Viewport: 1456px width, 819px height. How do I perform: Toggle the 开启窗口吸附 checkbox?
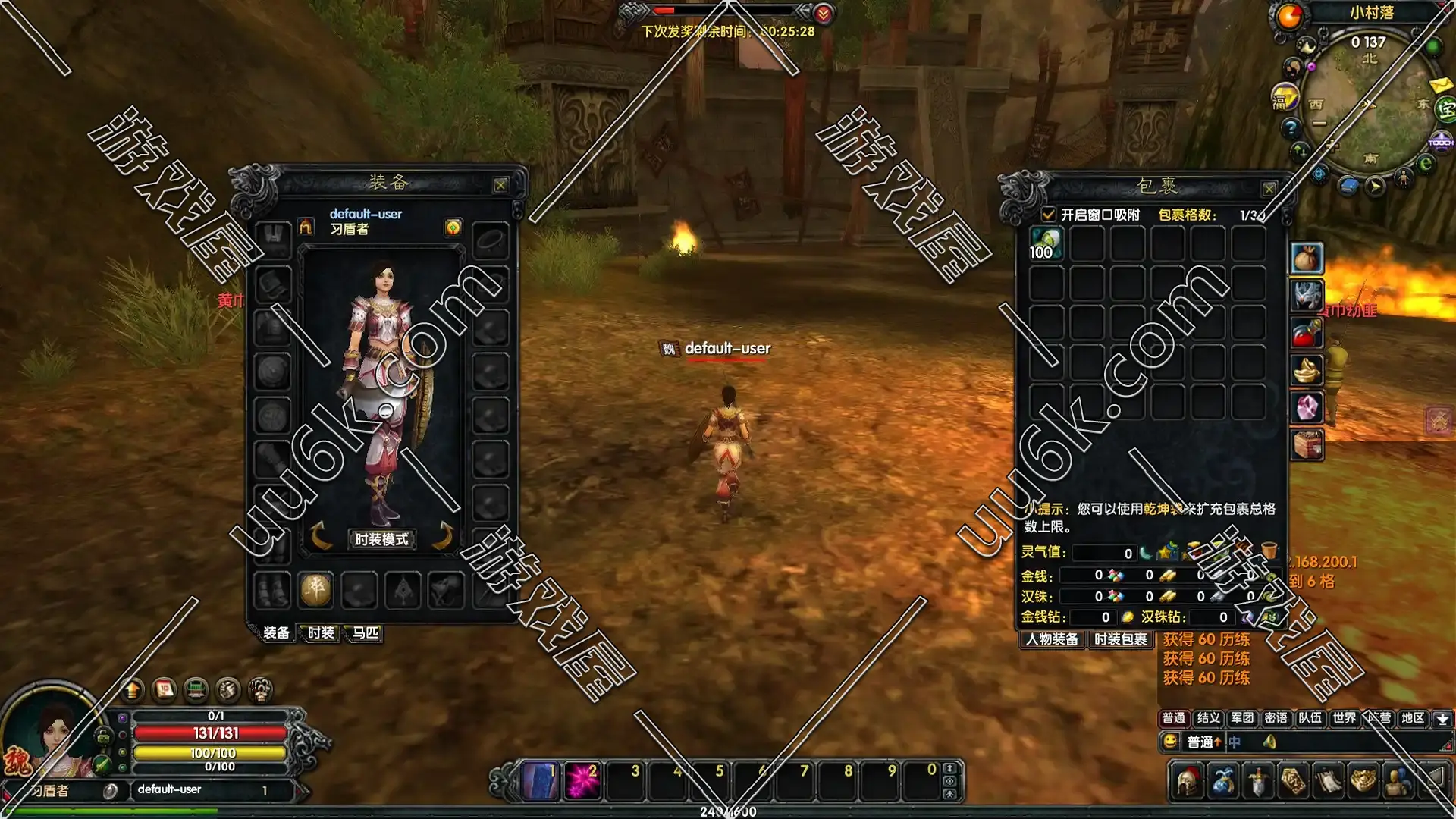pyautogui.click(x=1049, y=215)
